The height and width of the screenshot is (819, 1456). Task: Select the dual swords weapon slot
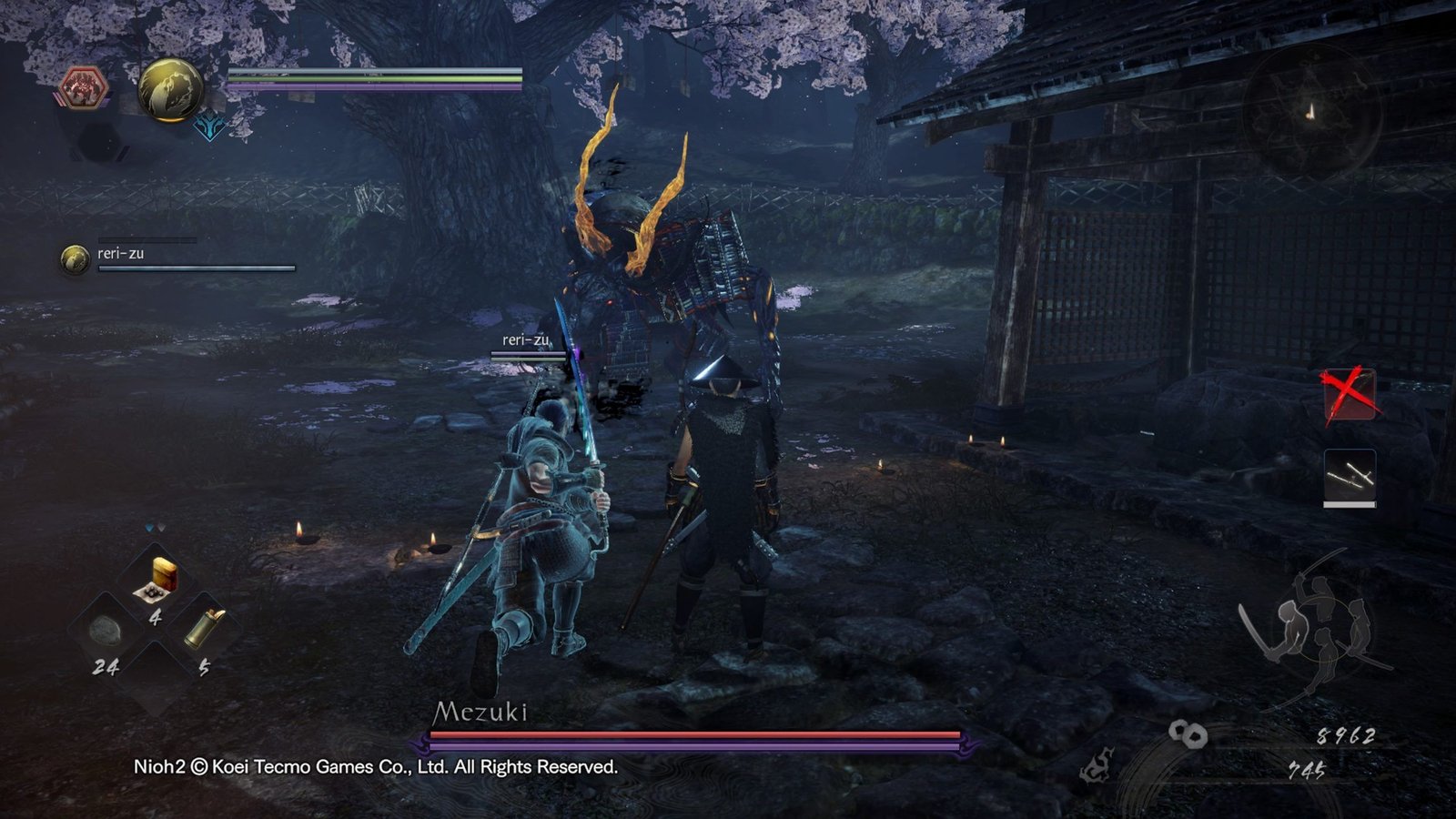coord(1350,476)
